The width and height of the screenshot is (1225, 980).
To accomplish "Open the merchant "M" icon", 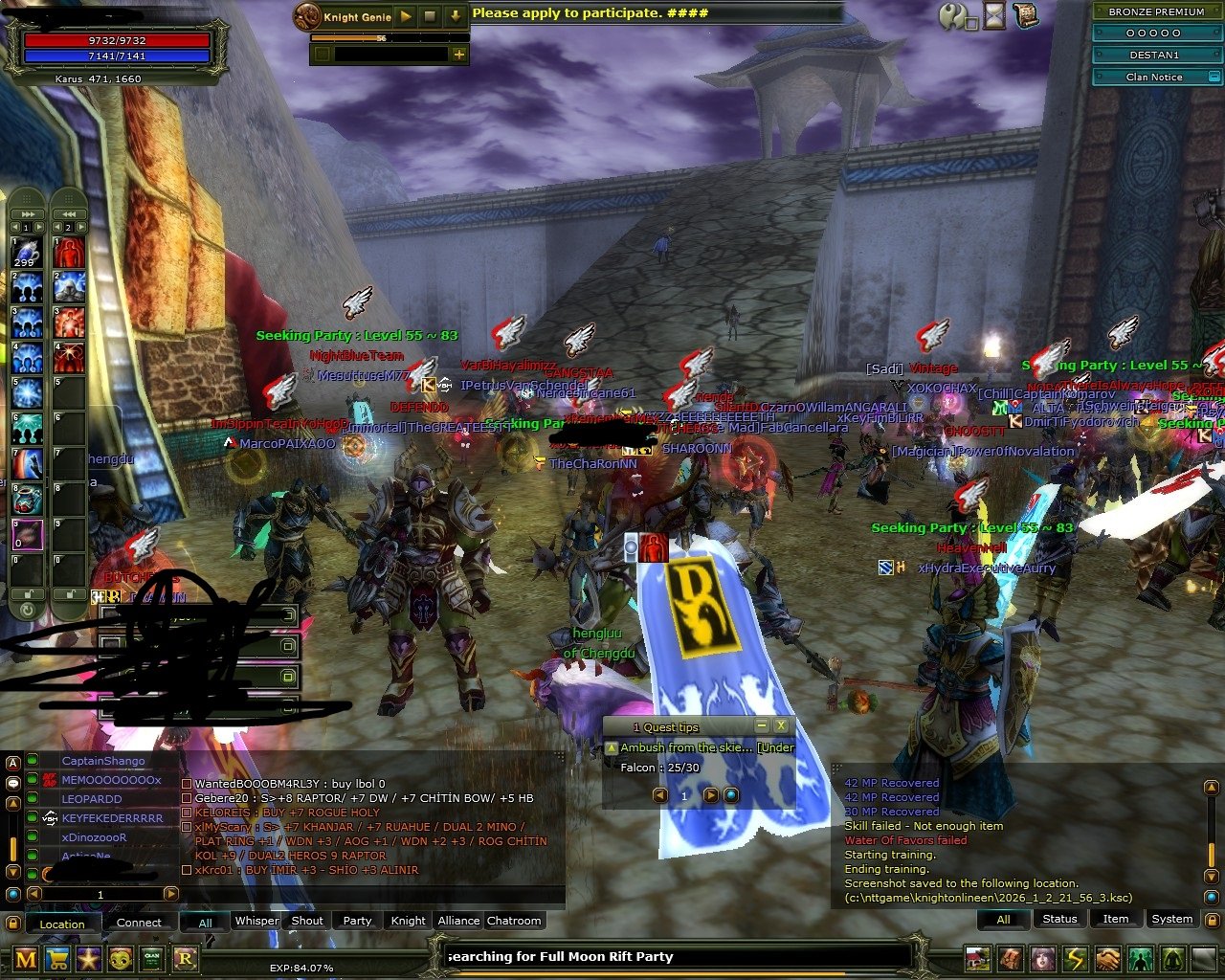I will coord(24,959).
